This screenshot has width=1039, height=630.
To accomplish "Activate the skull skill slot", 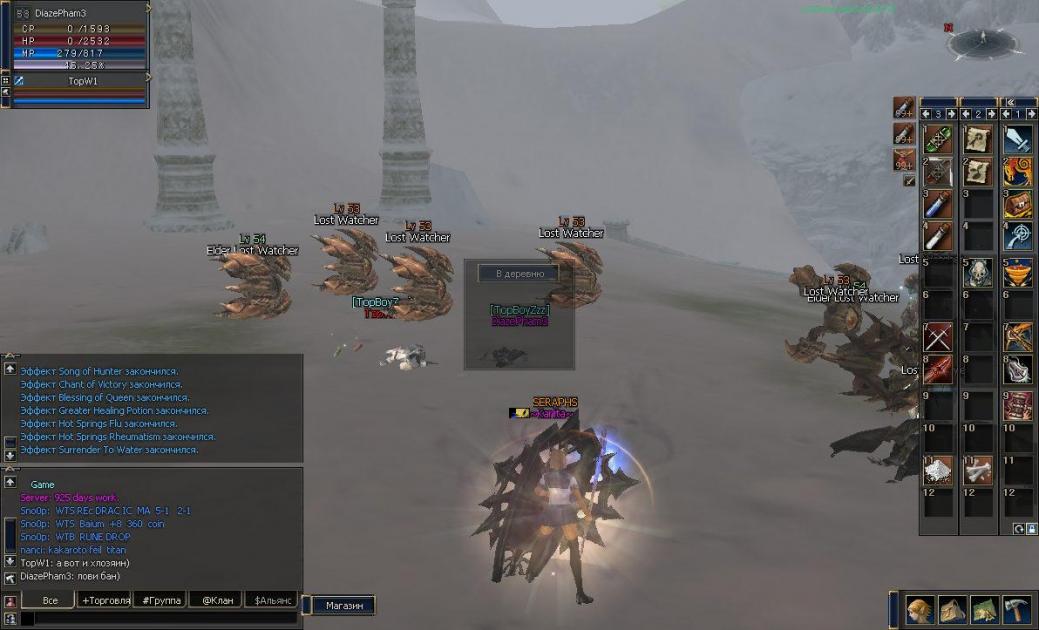I will [977, 272].
